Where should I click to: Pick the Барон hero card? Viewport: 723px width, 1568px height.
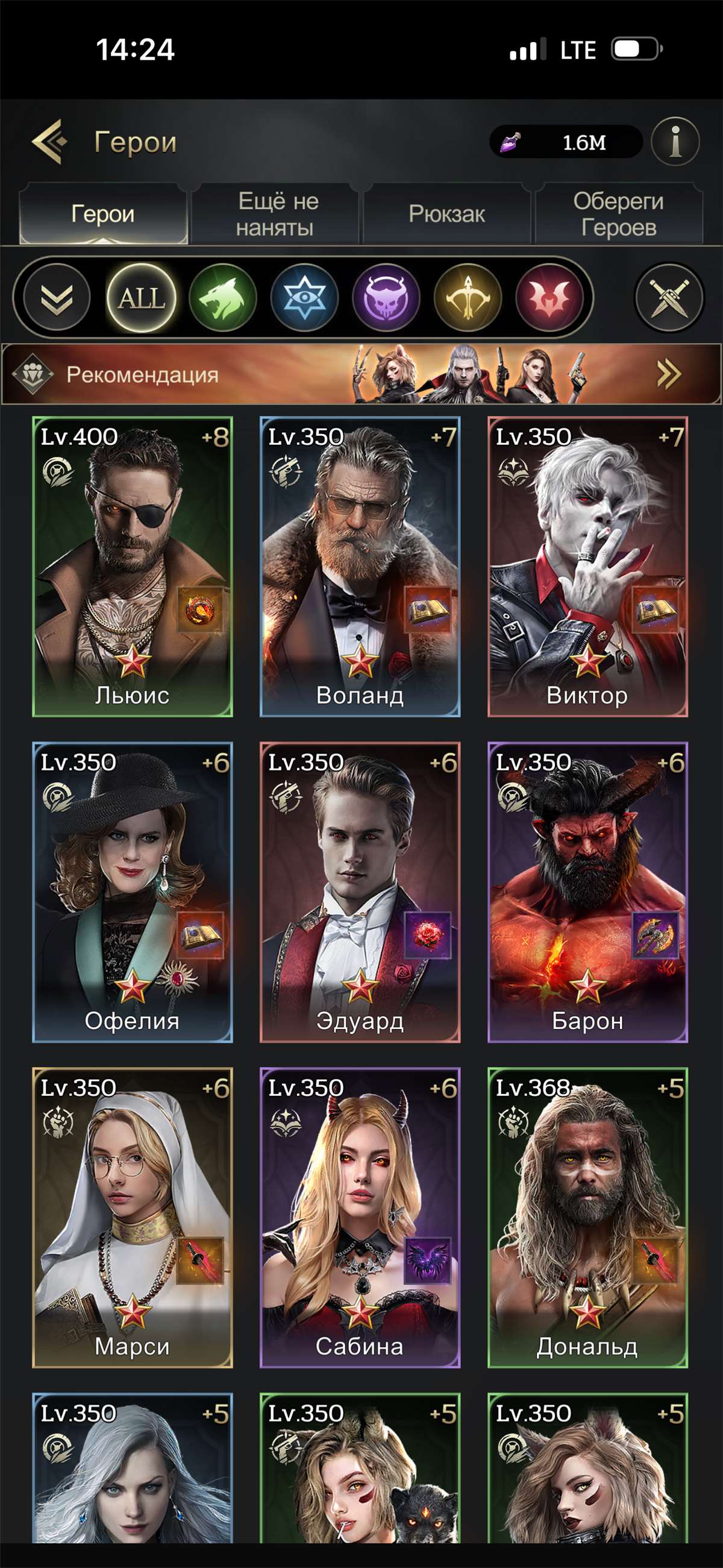point(587,892)
